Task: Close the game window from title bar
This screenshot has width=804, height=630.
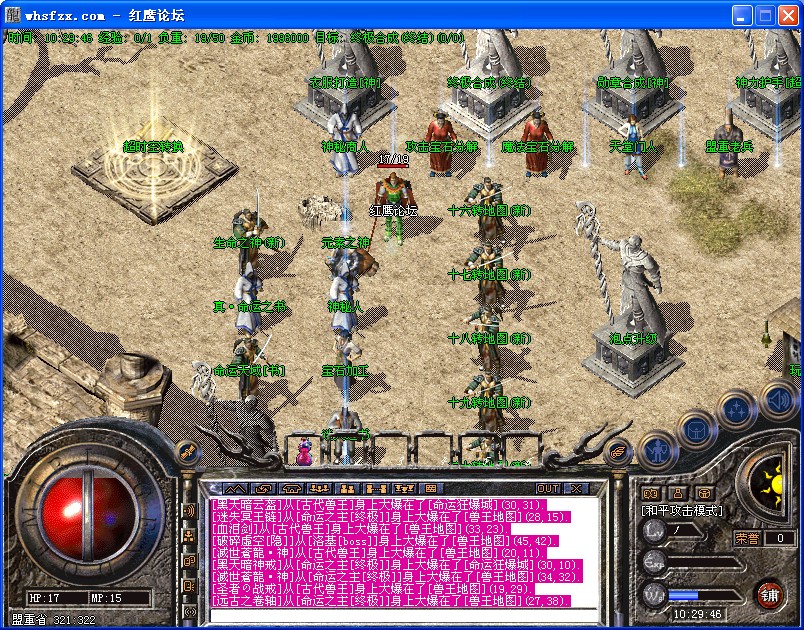Action: tap(788, 15)
